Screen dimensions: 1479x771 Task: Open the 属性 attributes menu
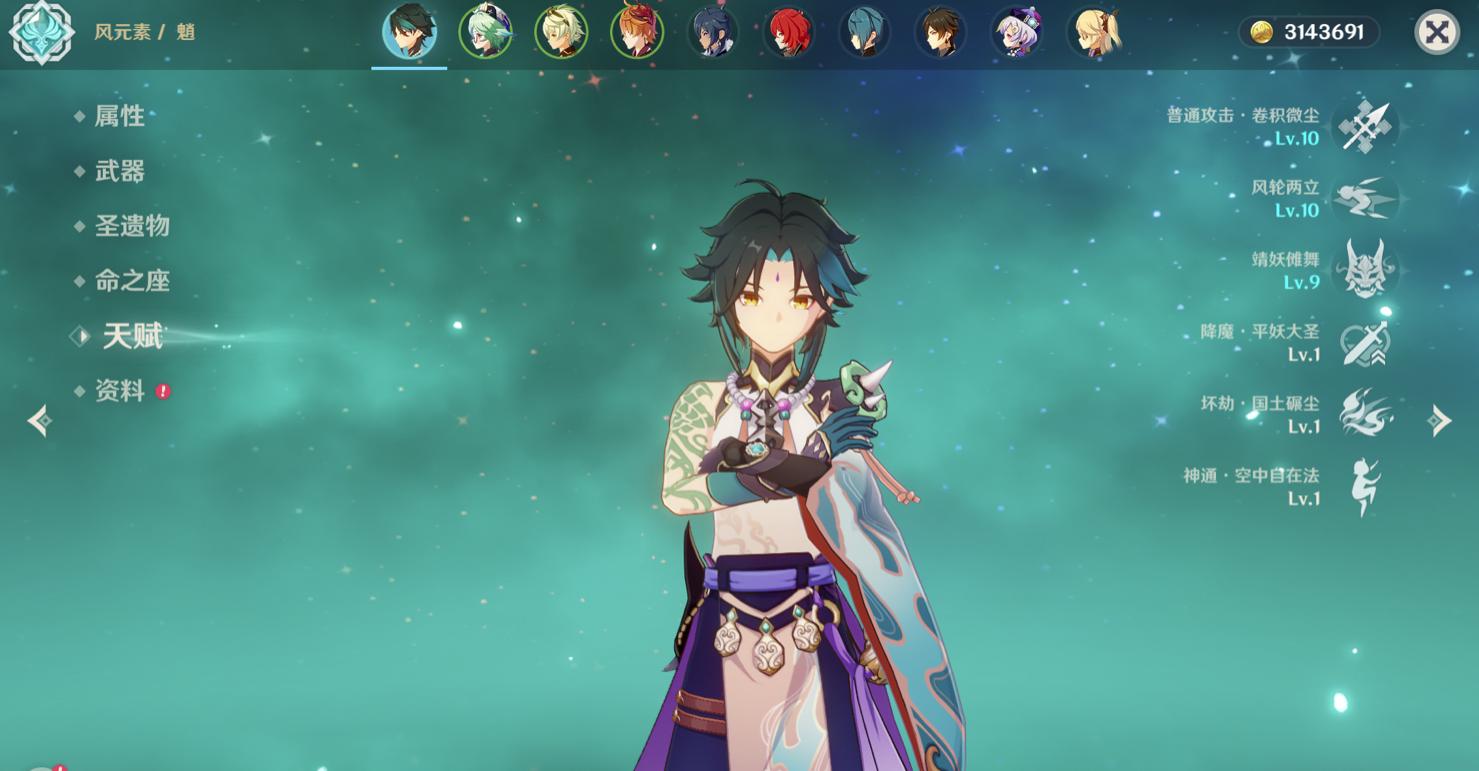[119, 116]
